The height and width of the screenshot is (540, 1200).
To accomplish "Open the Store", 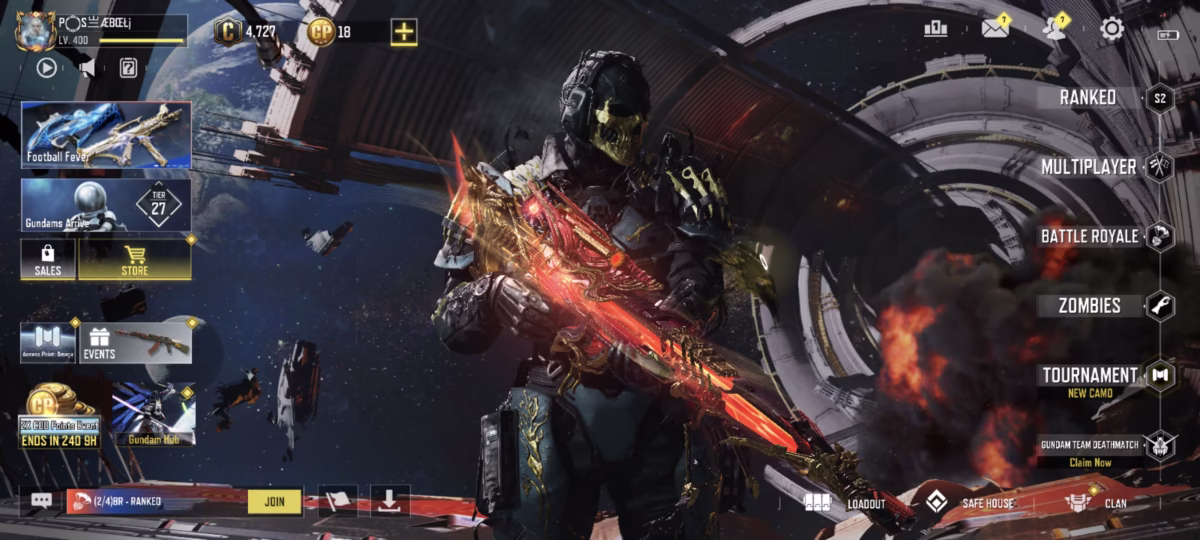I will click(x=135, y=259).
